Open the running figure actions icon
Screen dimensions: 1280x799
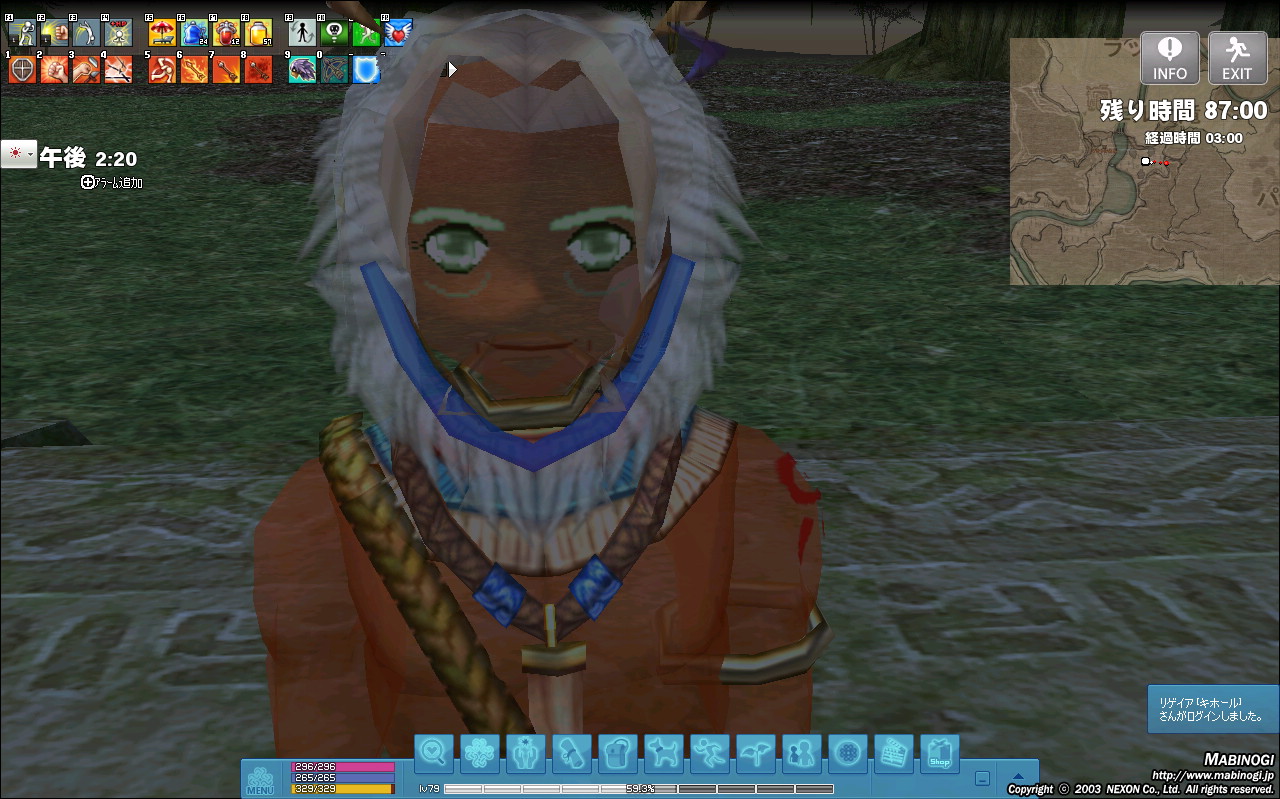tap(709, 753)
